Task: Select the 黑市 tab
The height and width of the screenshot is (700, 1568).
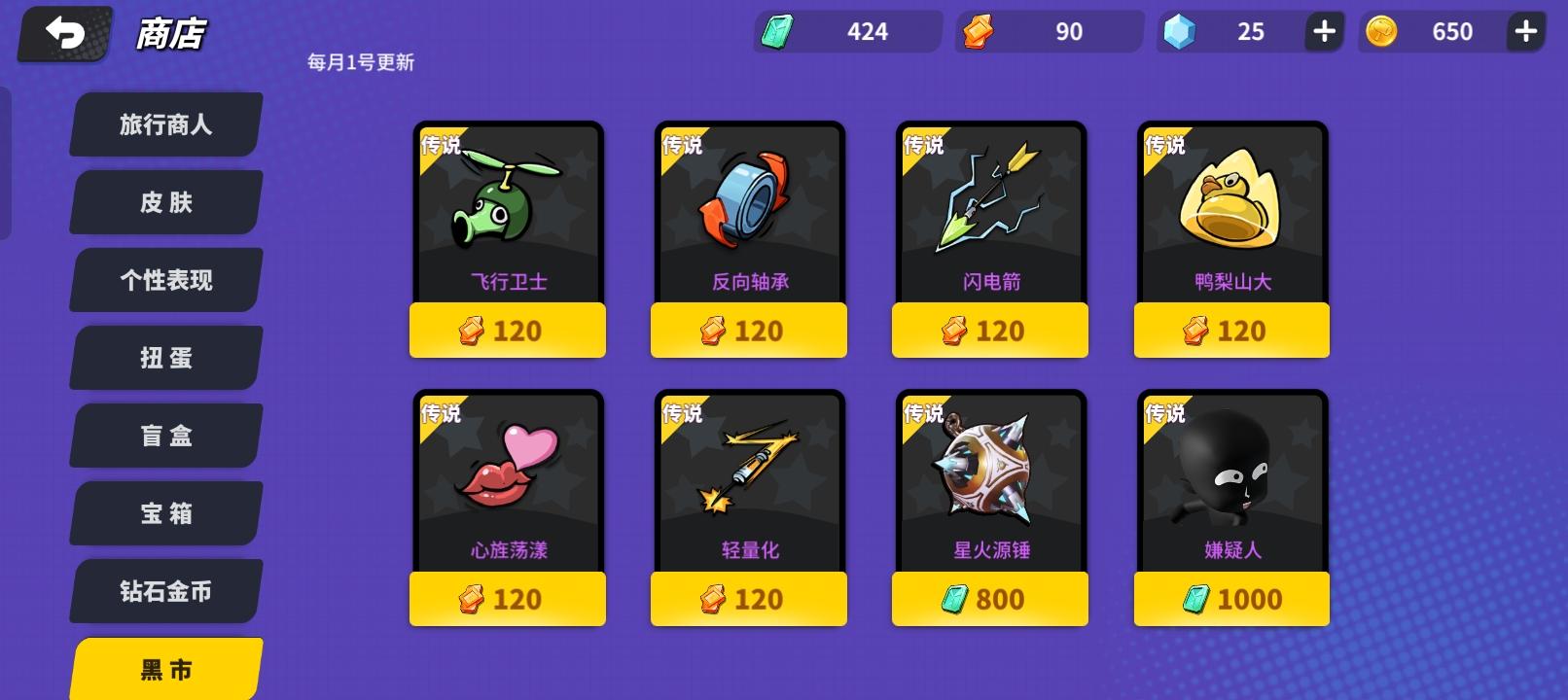Action: point(163,669)
